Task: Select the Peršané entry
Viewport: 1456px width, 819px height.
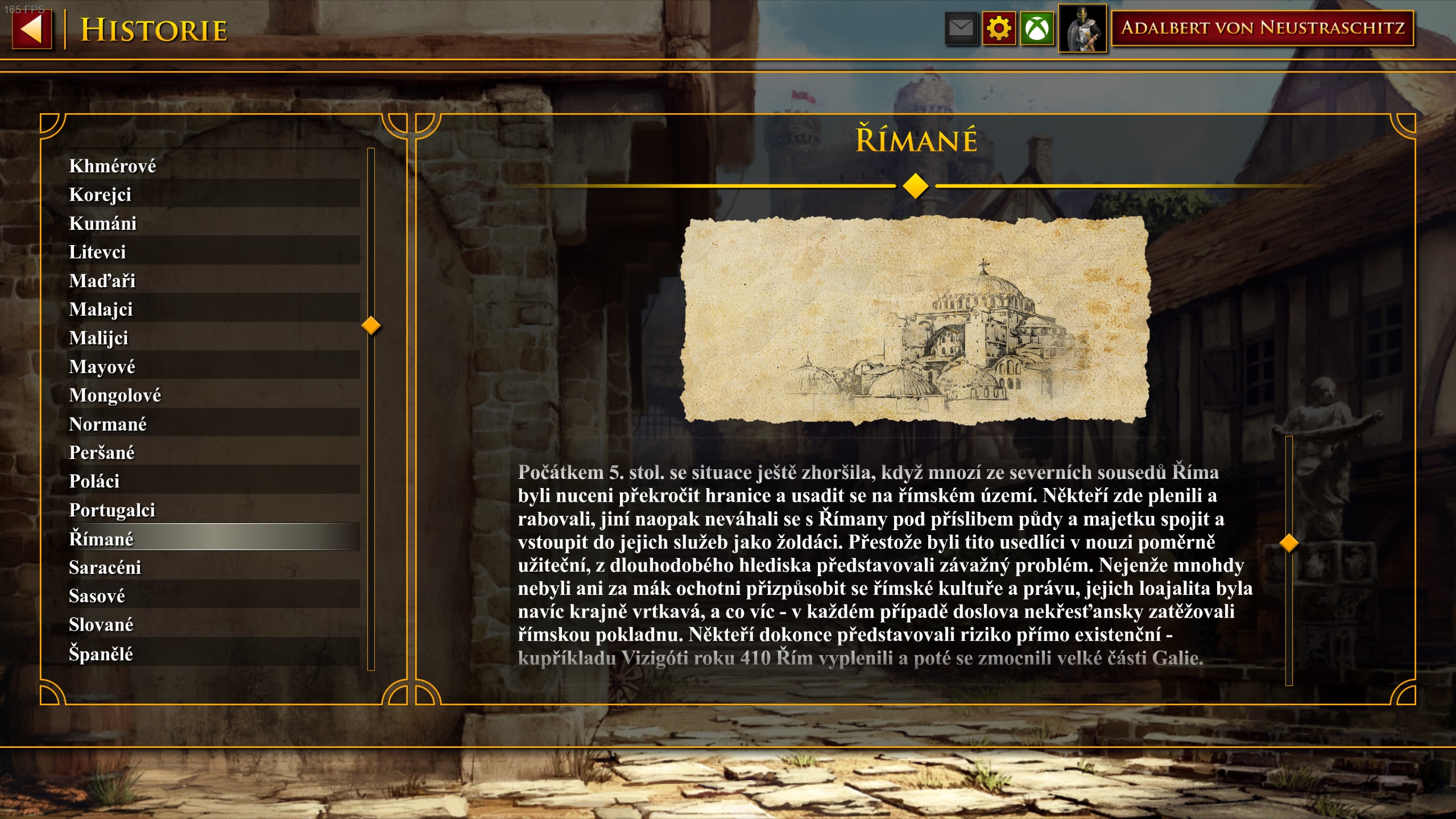Action: click(102, 452)
